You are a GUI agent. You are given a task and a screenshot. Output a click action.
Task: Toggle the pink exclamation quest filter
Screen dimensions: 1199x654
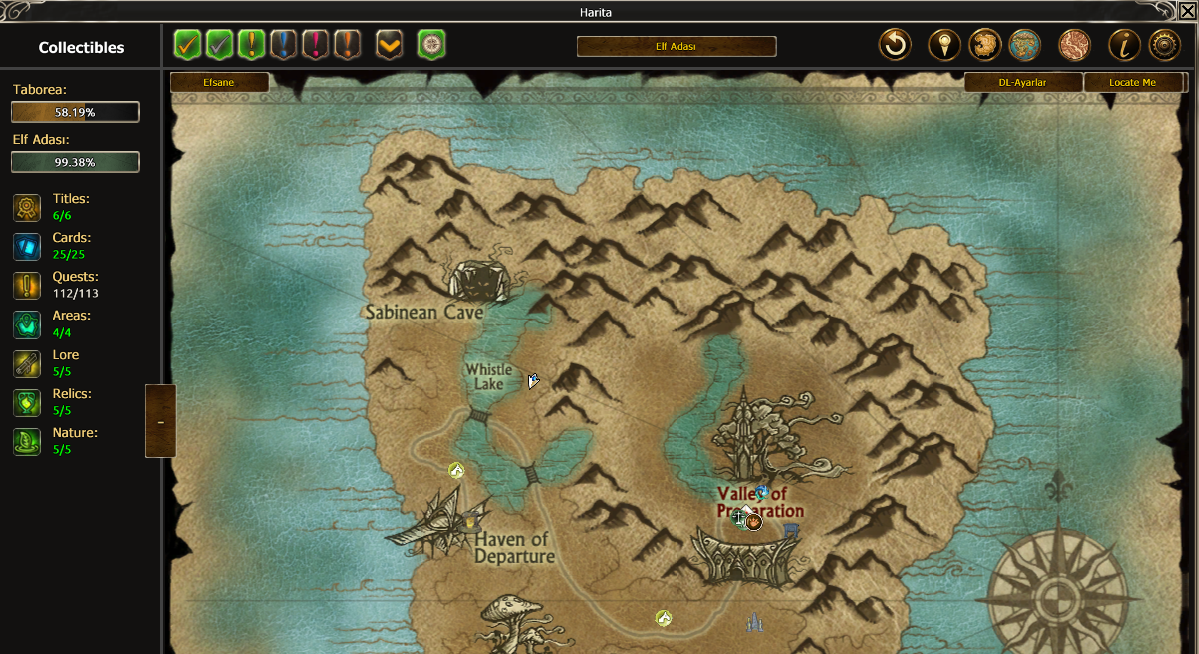coord(315,45)
